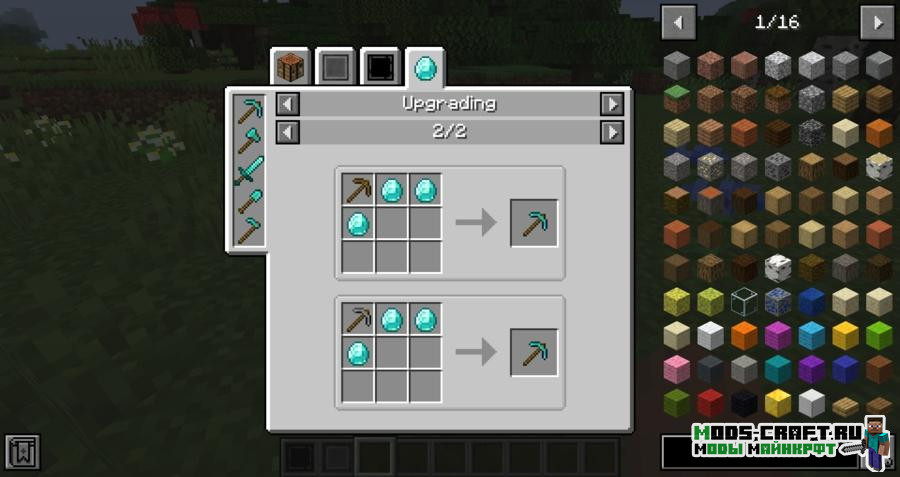Show next recipe page from 2/2
Image resolution: width=900 pixels, height=477 pixels.
pyautogui.click(x=611, y=132)
